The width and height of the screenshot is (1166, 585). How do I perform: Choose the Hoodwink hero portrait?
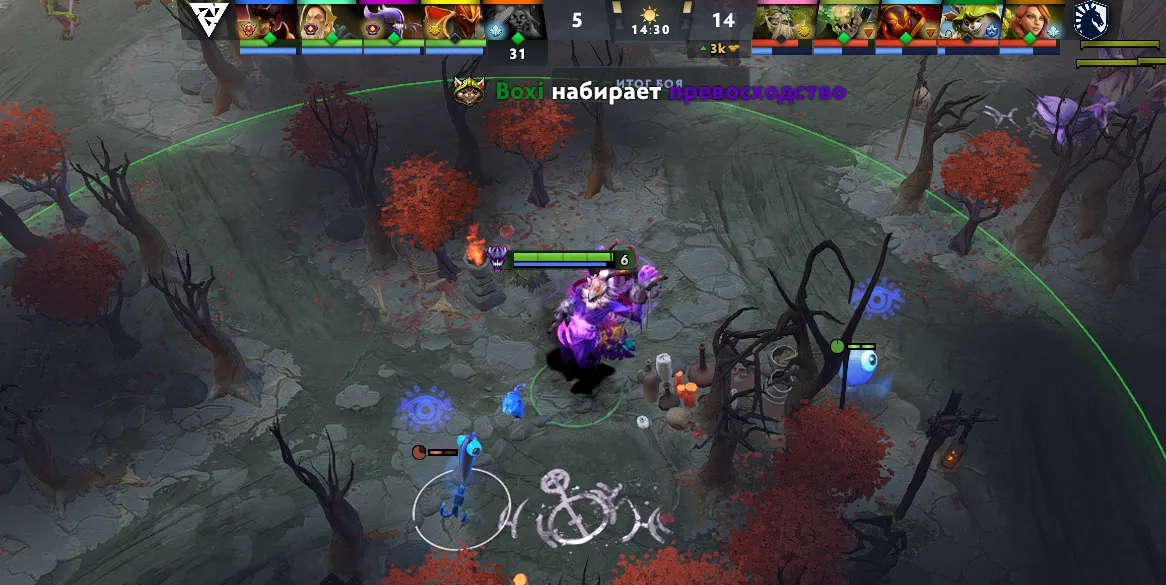(969, 20)
